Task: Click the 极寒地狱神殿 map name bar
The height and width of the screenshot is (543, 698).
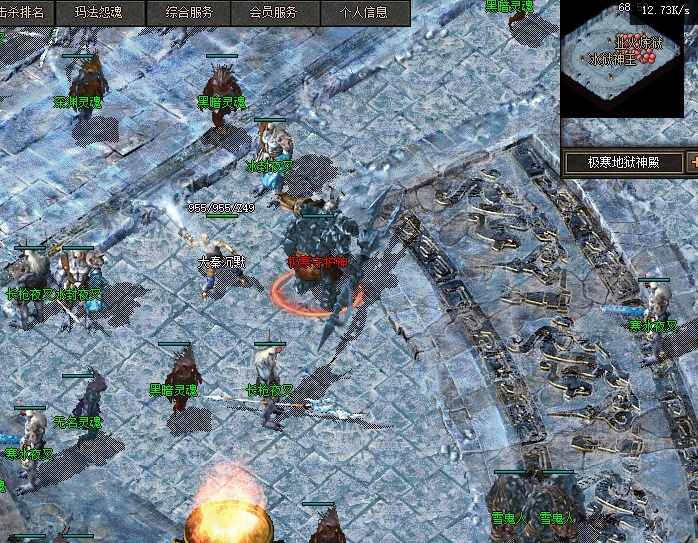Action: pyautogui.click(x=620, y=162)
